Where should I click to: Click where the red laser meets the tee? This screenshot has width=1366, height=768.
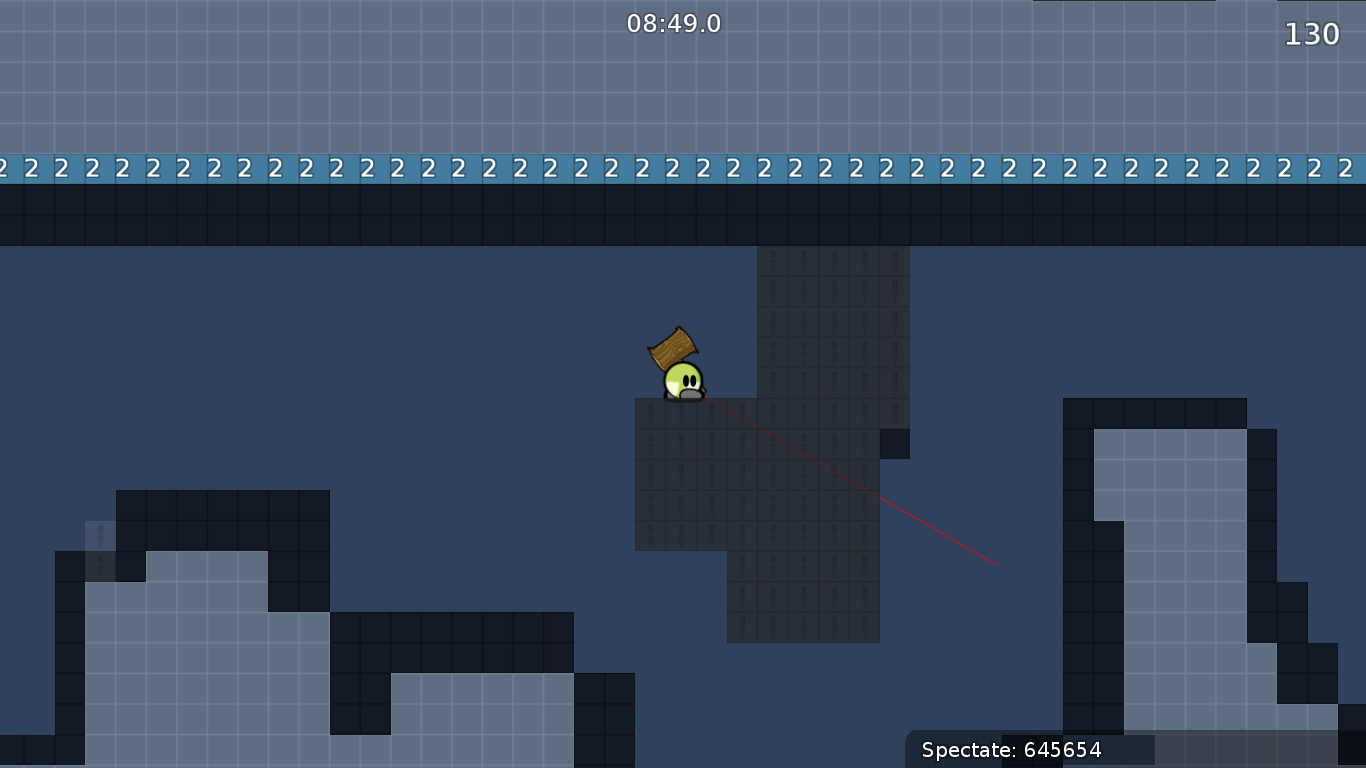tap(706, 397)
